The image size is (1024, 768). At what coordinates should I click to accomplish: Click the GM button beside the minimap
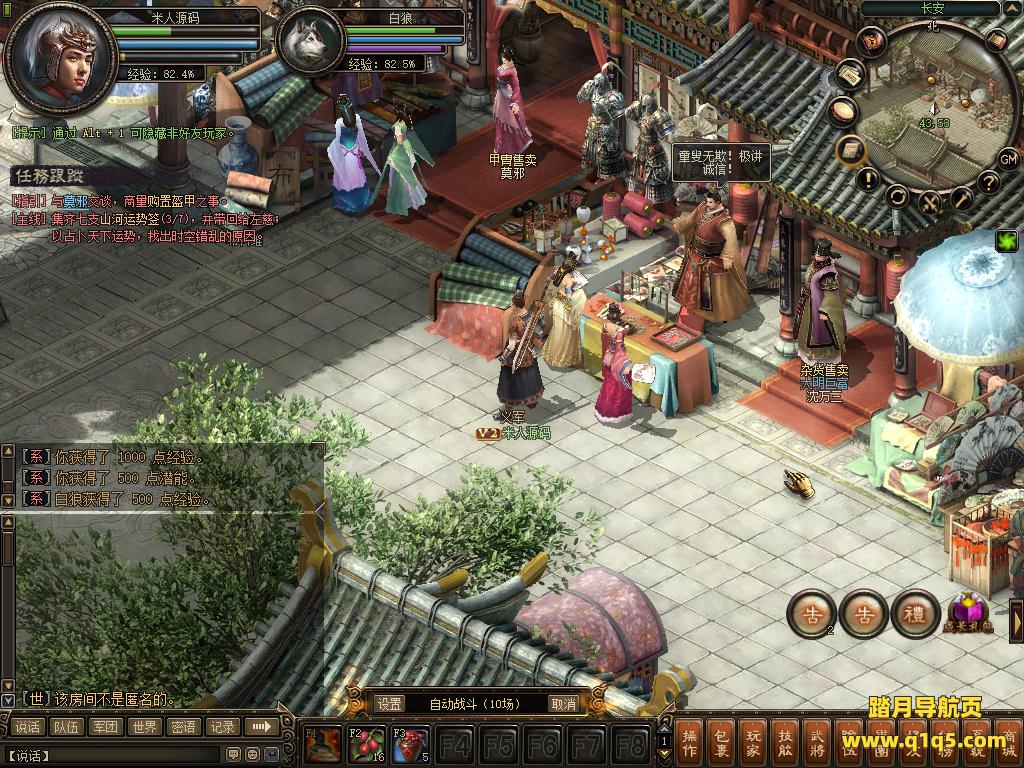point(1008,159)
